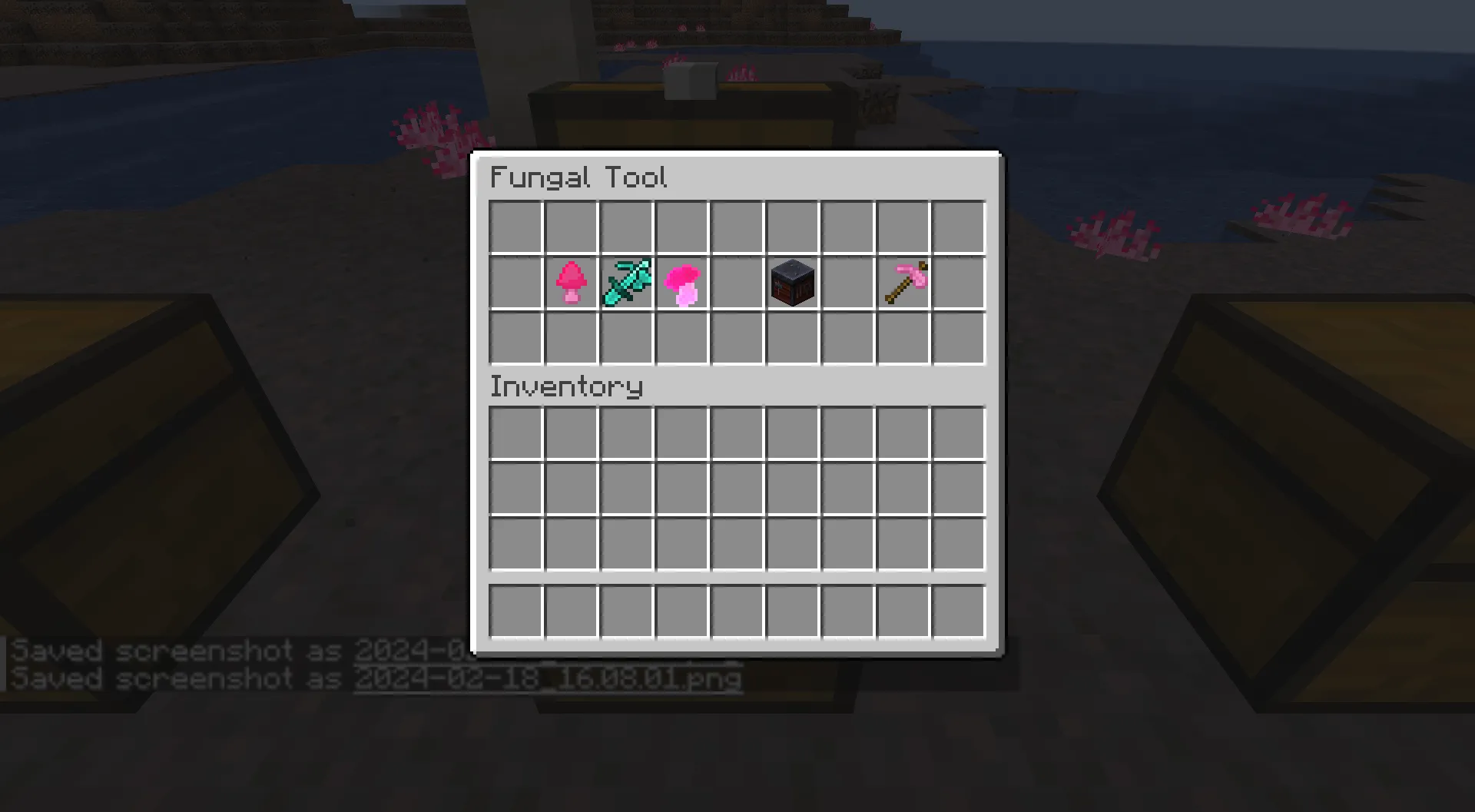Click the screenshot filename link in chat
The height and width of the screenshot is (812, 1475).
549,679
